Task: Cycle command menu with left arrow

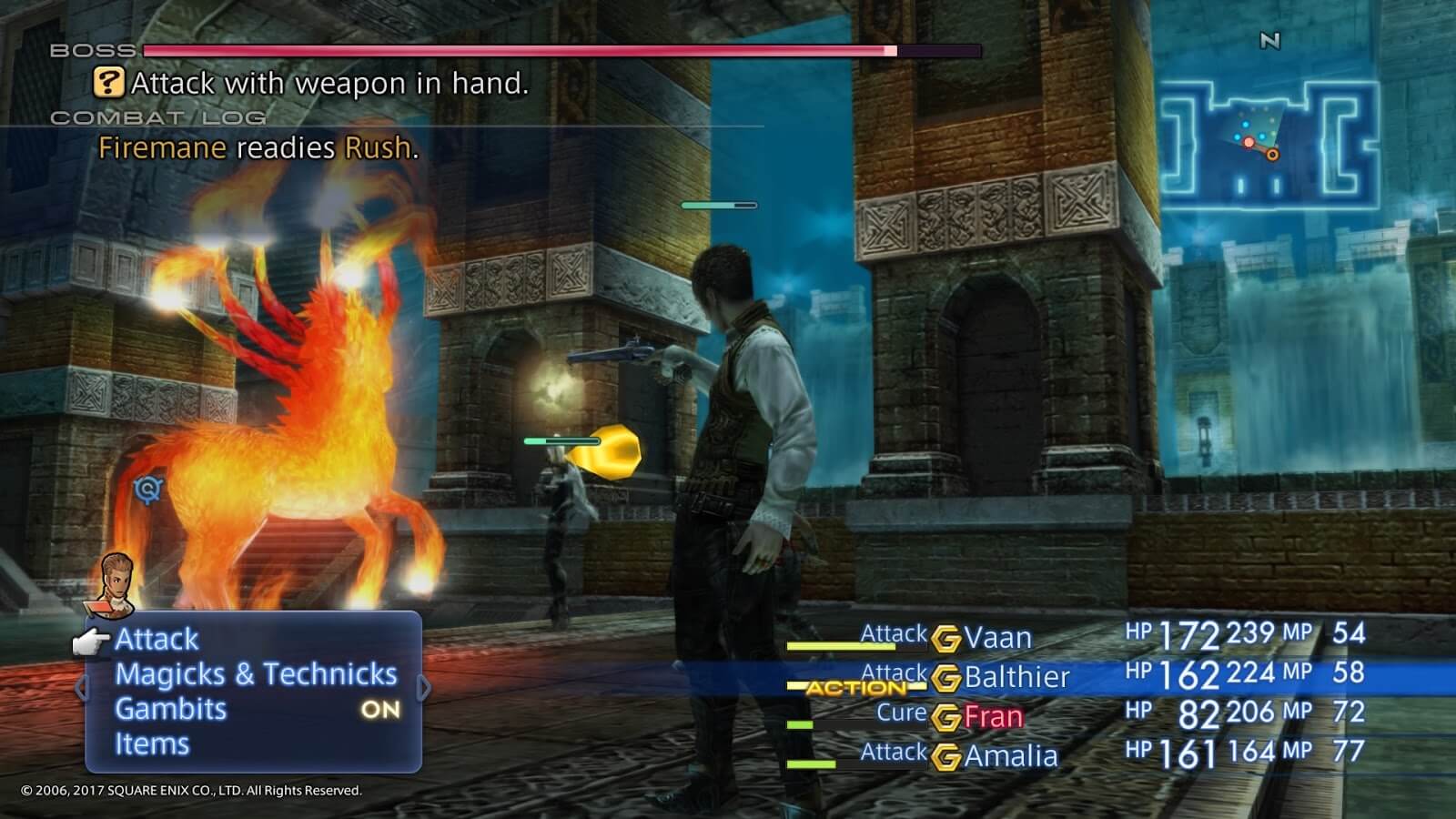Action: 82,689
